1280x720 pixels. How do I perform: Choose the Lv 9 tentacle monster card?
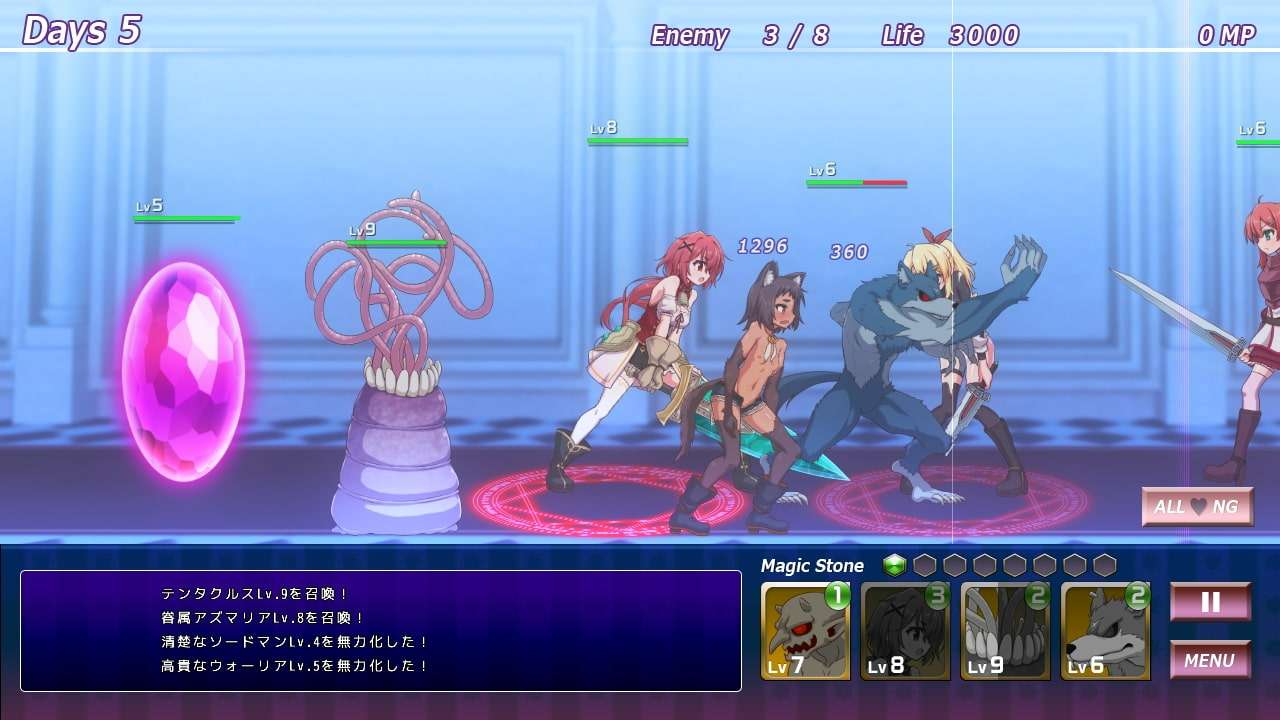(x=1005, y=632)
